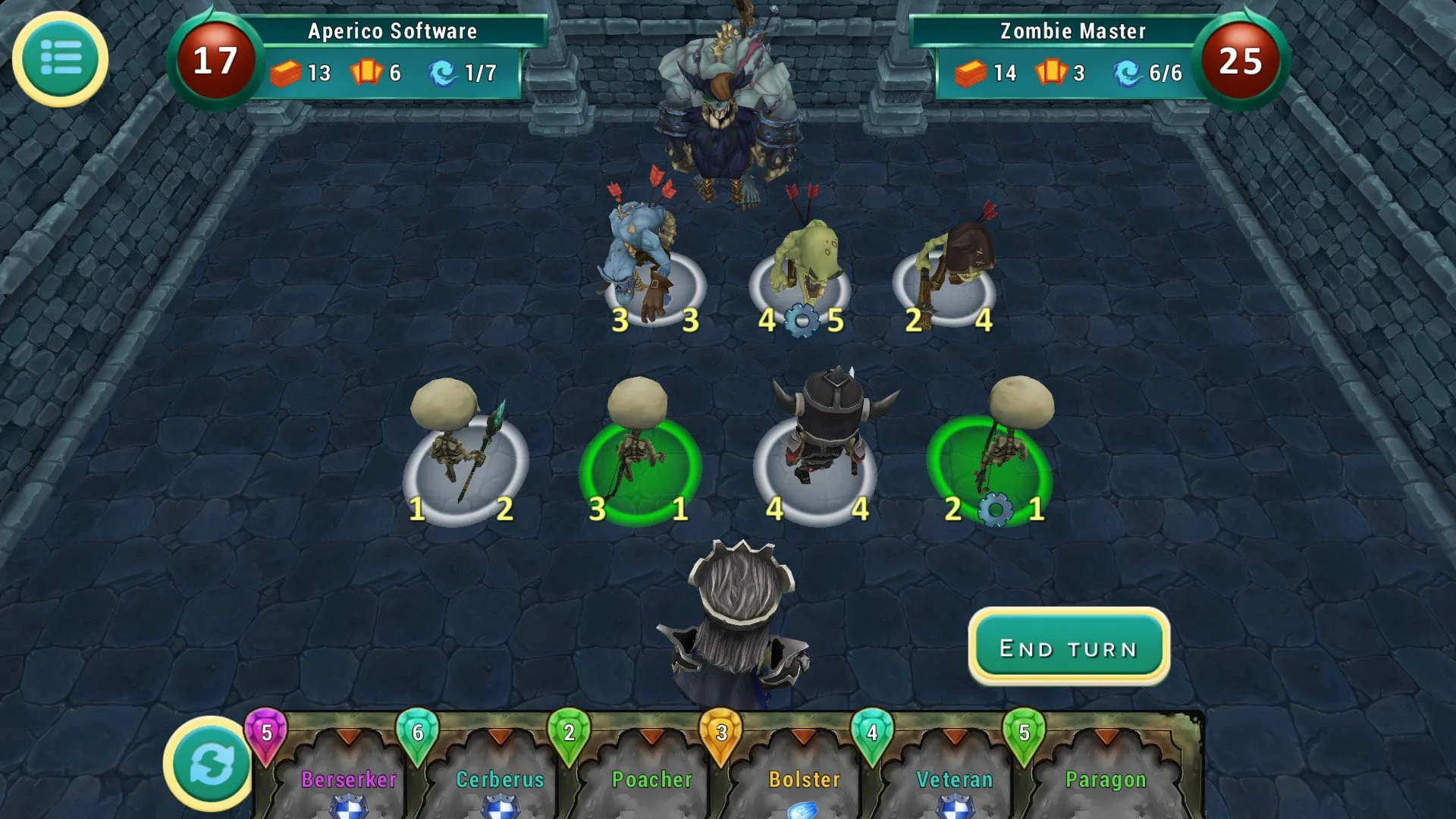Click the green card refresh button
This screenshot has height=819, width=1456.
[x=211, y=764]
